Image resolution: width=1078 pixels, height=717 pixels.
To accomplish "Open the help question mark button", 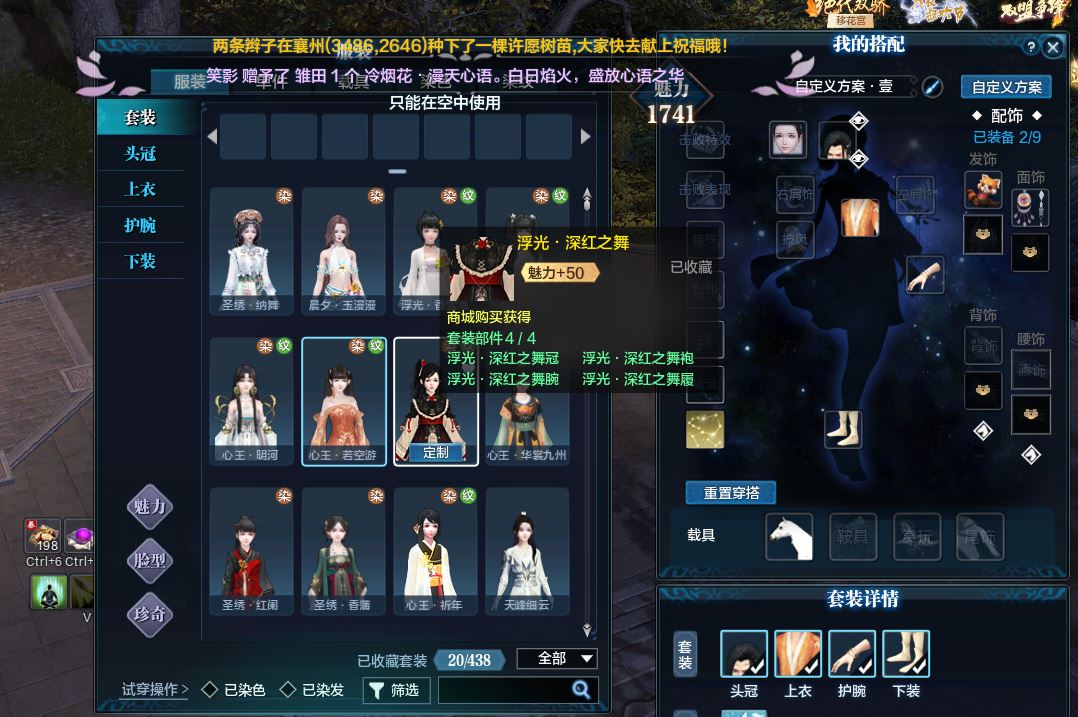I will [x=1031, y=47].
